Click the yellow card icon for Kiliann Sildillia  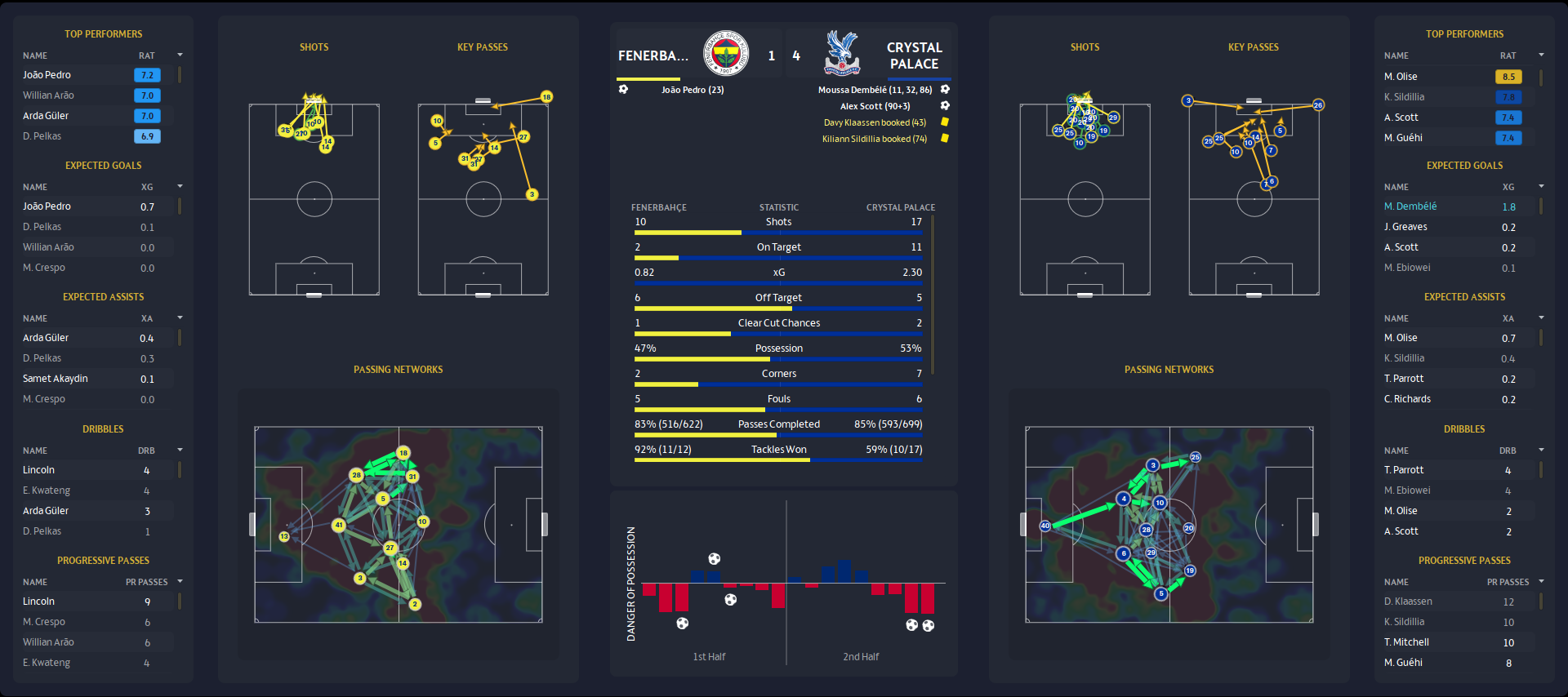click(x=944, y=139)
